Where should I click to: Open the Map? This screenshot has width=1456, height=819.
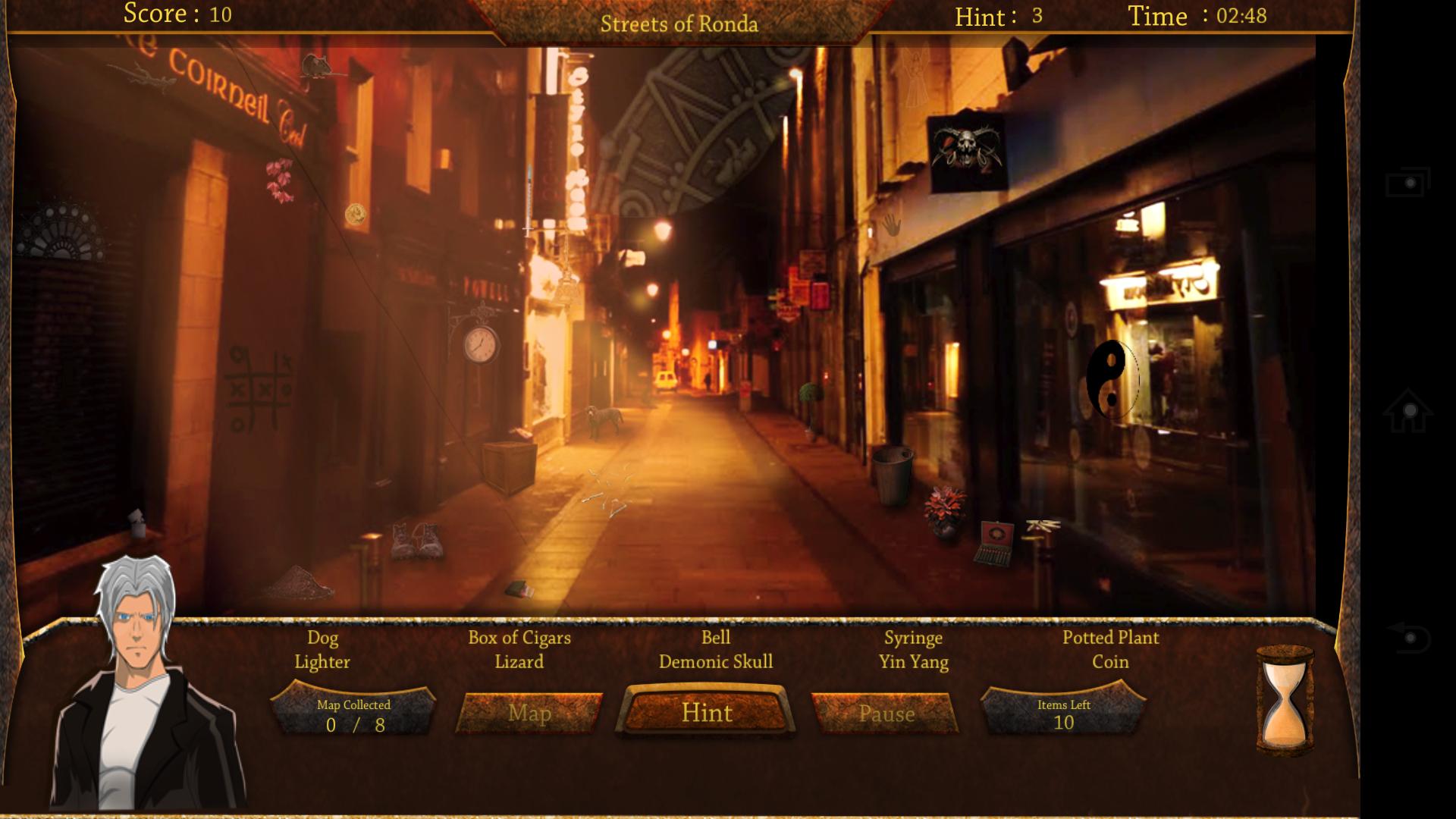click(531, 714)
